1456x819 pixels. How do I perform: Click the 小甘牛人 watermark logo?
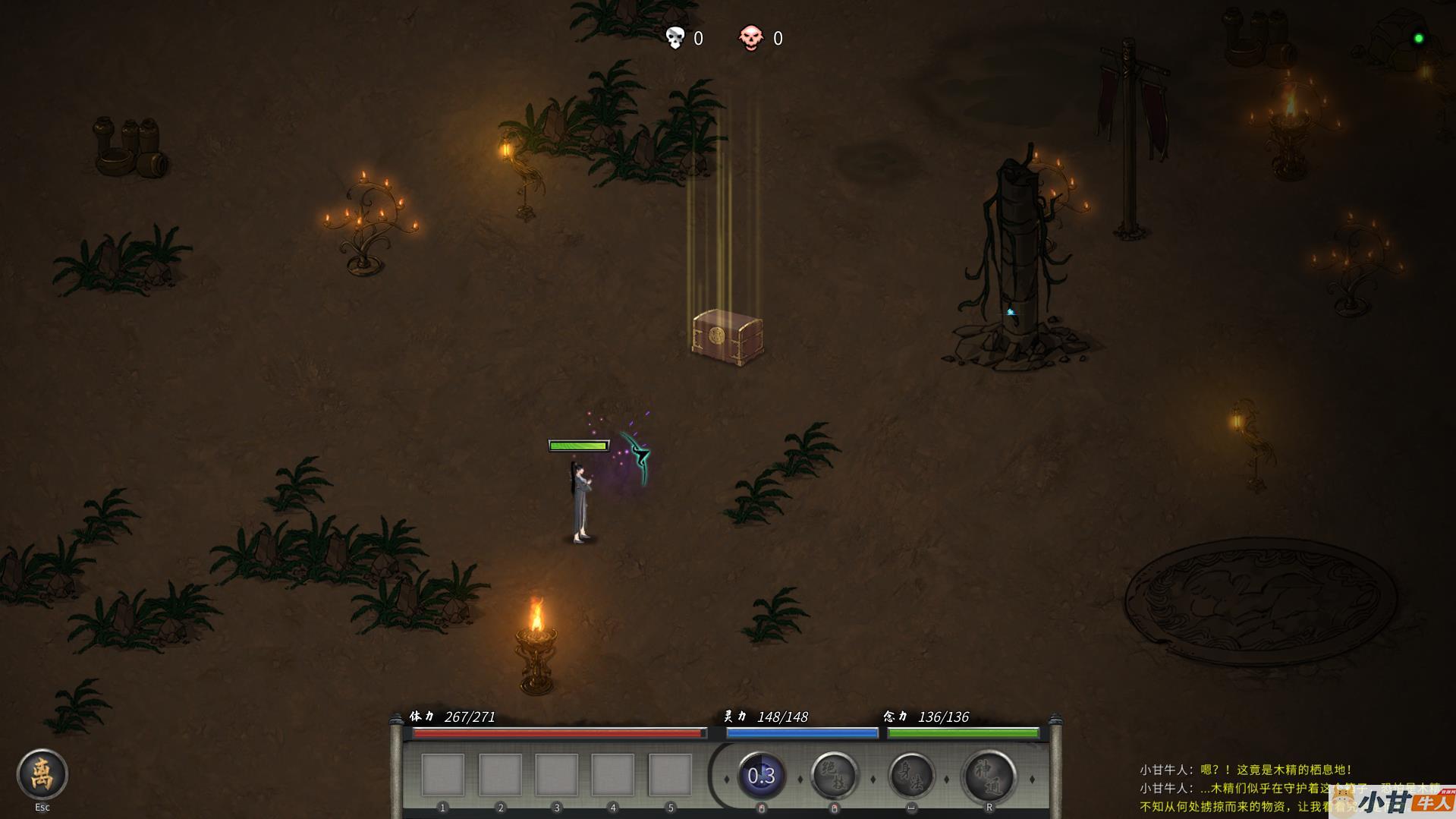[x=1395, y=802]
